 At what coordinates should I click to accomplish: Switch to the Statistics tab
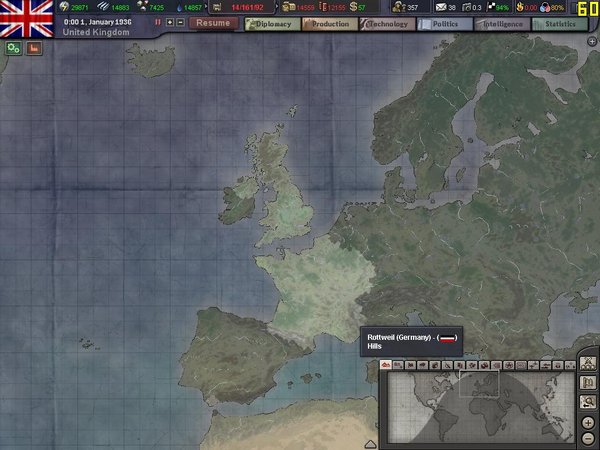[559, 22]
